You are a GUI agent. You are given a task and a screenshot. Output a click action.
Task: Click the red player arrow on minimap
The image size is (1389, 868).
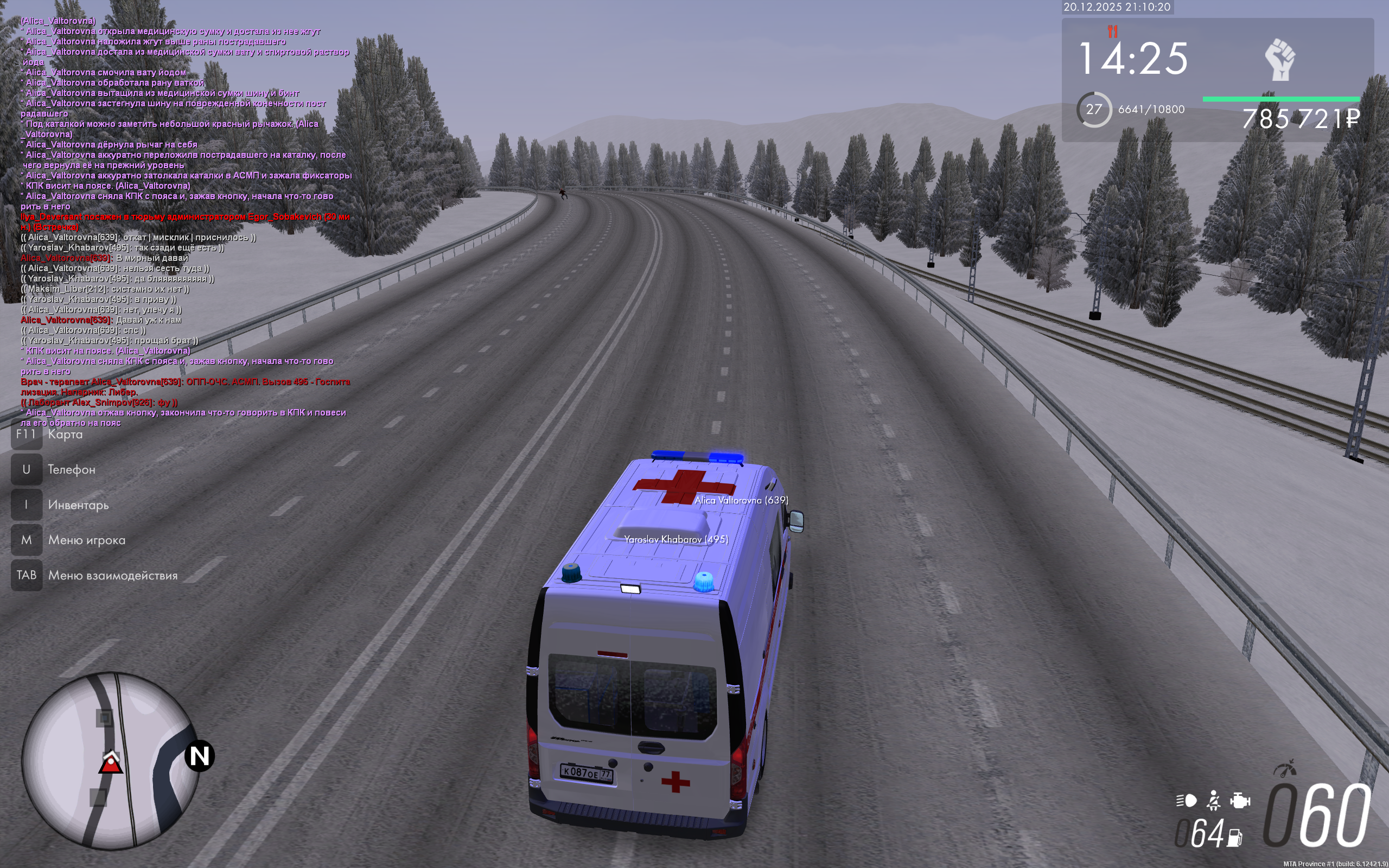tap(110, 763)
